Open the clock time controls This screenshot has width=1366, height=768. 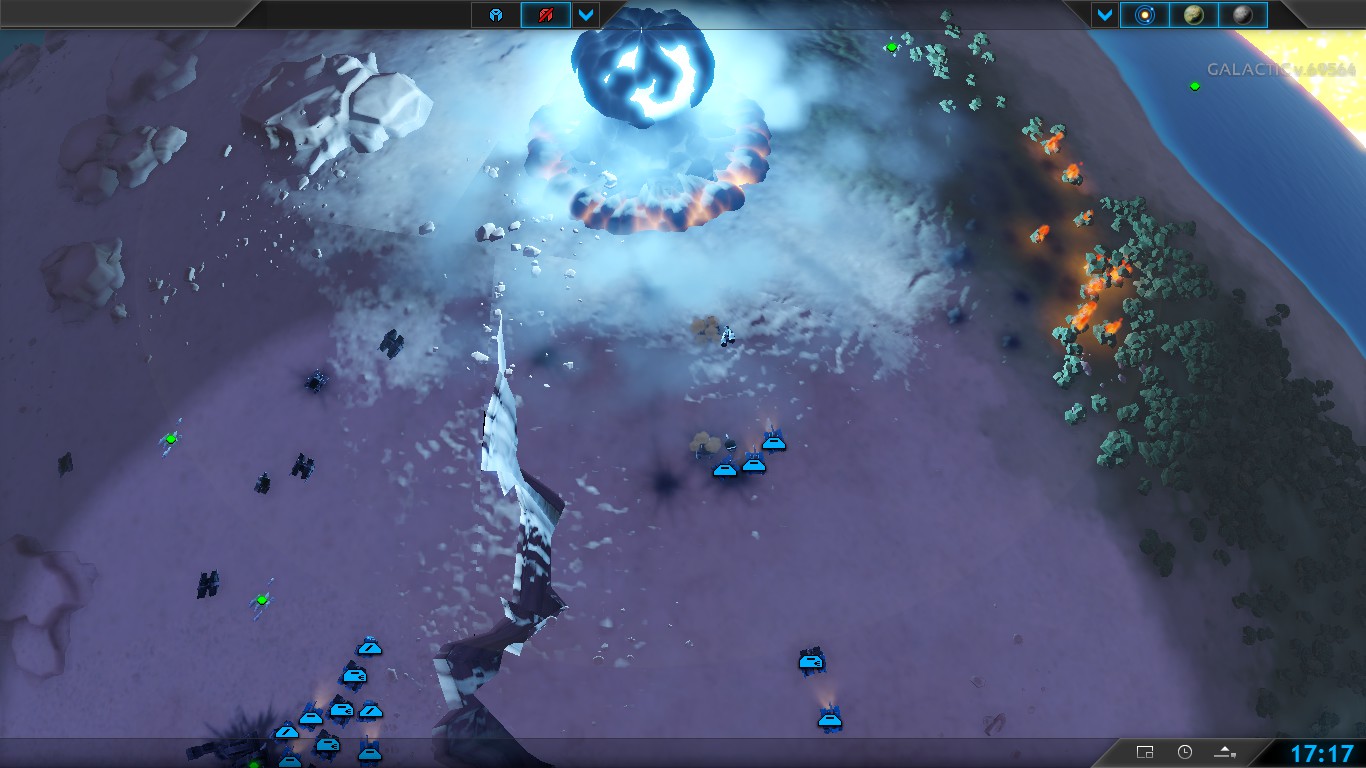tap(1185, 752)
